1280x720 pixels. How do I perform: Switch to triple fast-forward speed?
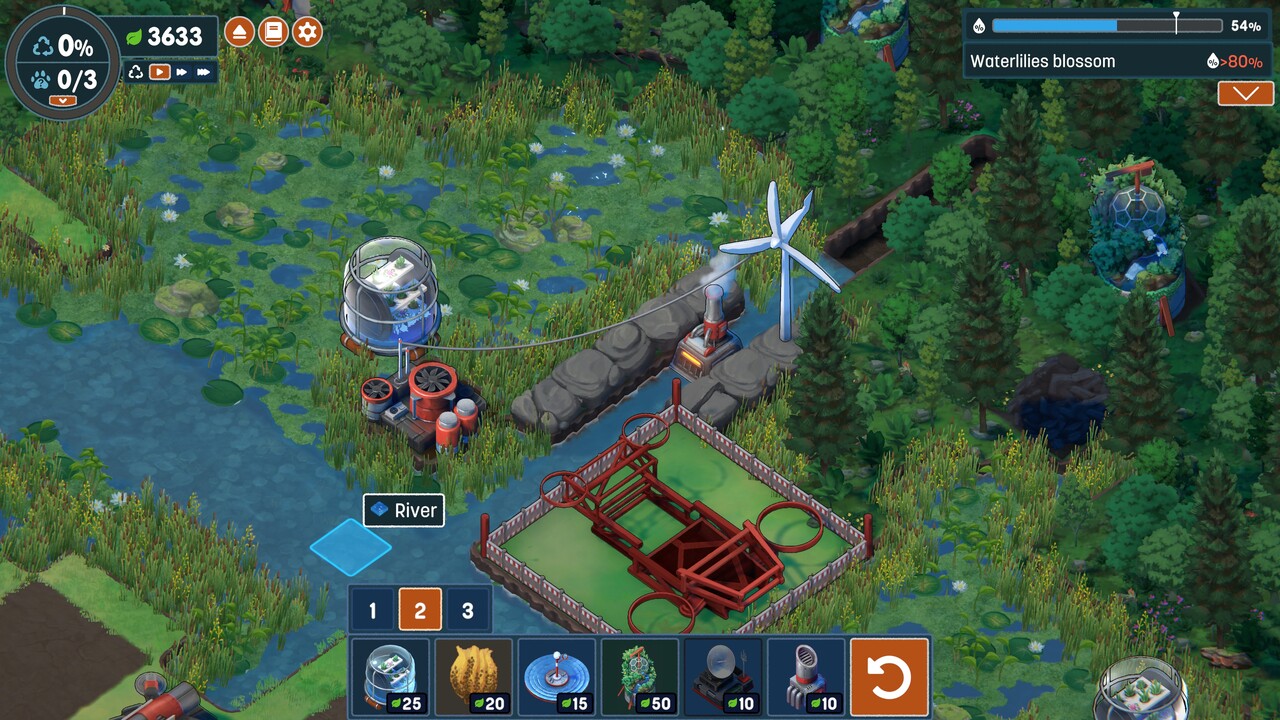[x=204, y=72]
